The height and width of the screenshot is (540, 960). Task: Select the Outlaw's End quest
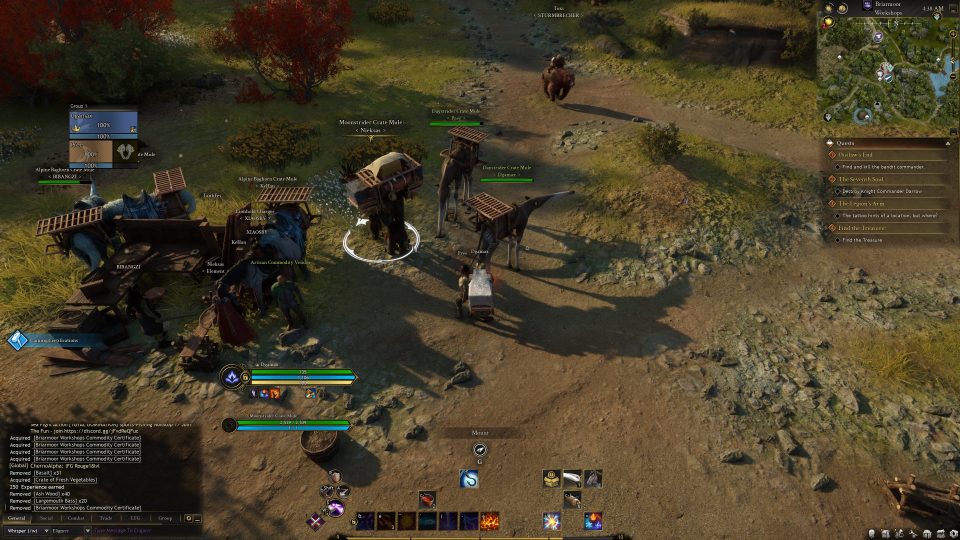[854, 154]
